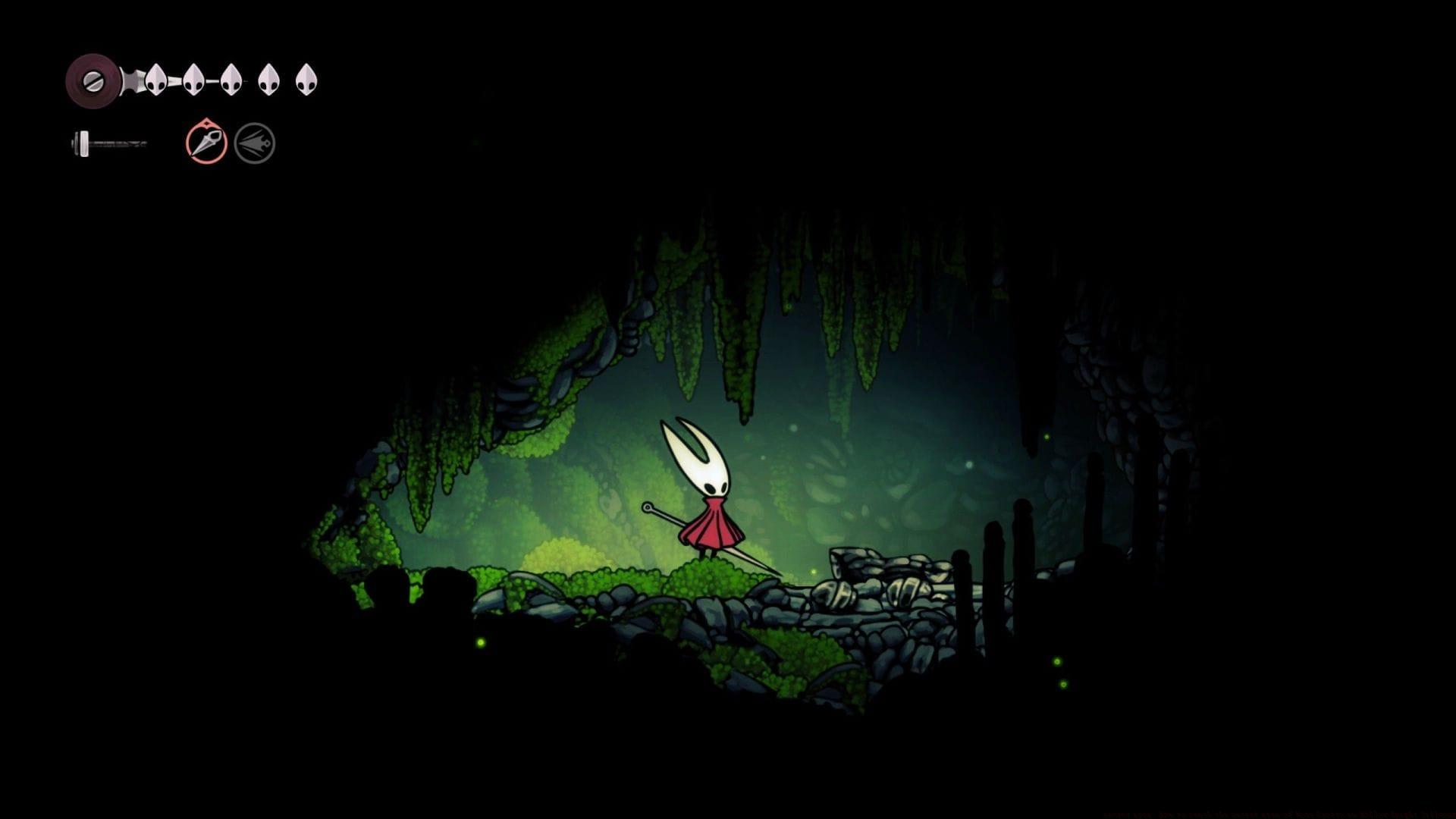Click the second health mask

tap(193, 80)
